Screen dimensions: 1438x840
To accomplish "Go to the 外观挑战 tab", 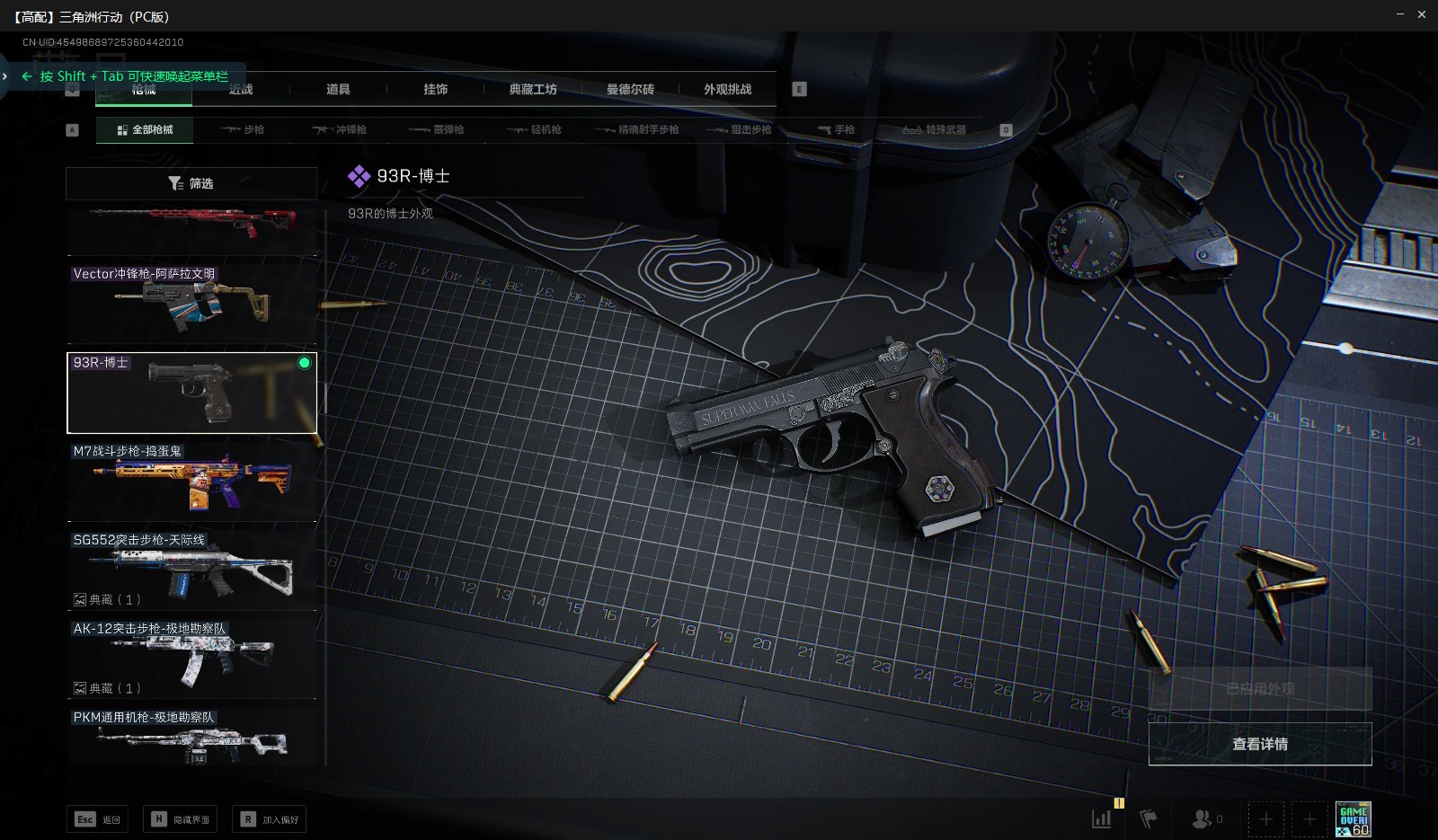I will click(x=727, y=89).
